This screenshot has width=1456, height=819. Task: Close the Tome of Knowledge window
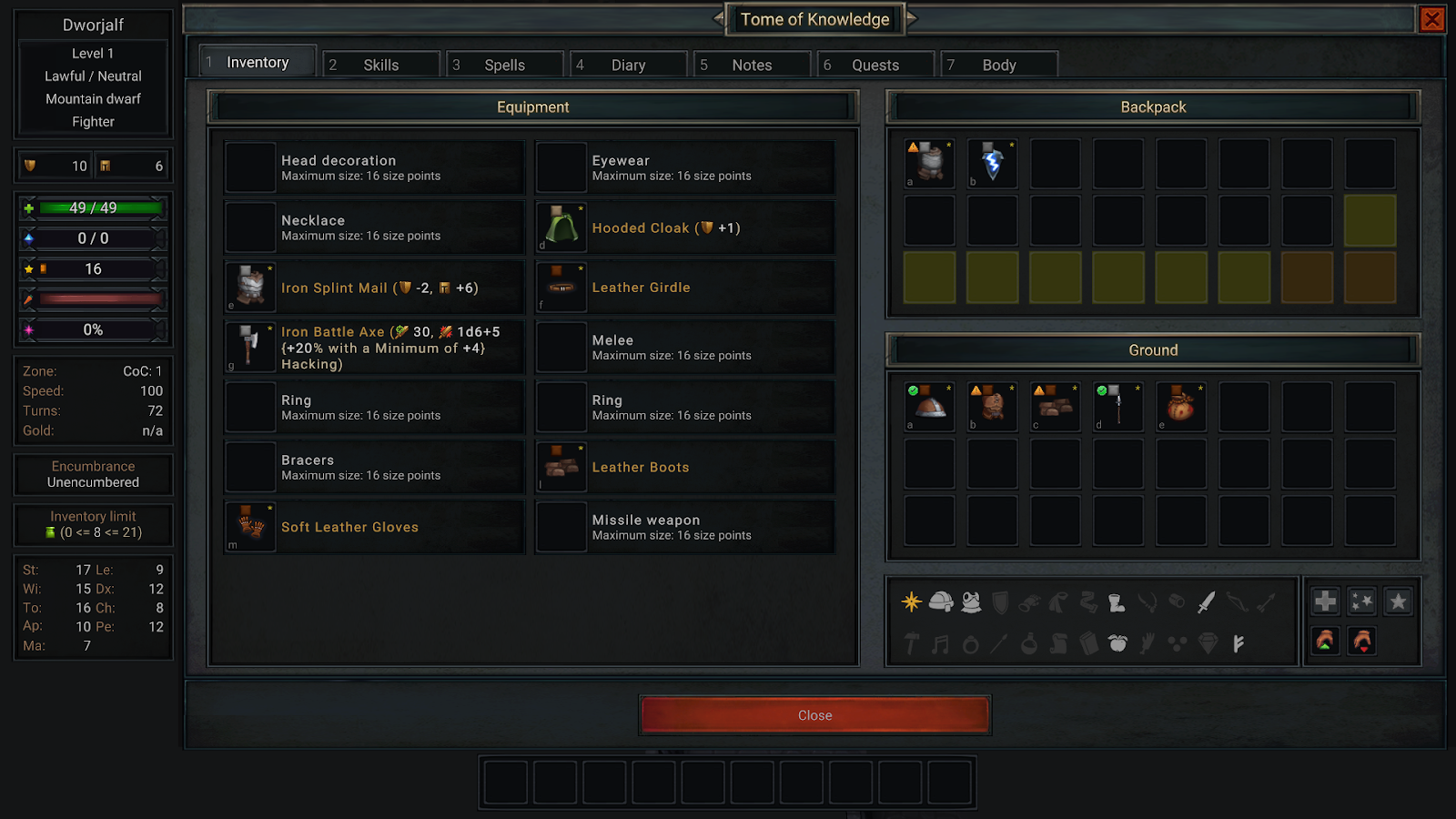[1431, 19]
